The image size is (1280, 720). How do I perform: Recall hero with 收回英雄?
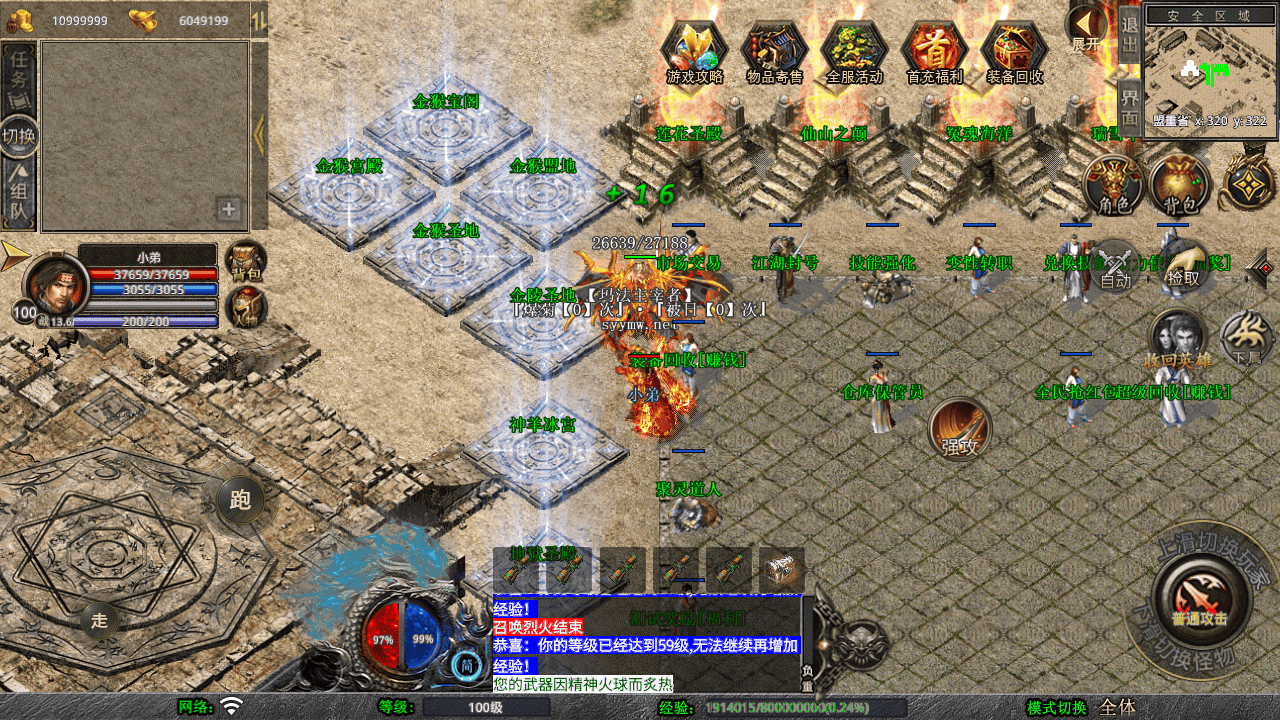click(x=1178, y=339)
